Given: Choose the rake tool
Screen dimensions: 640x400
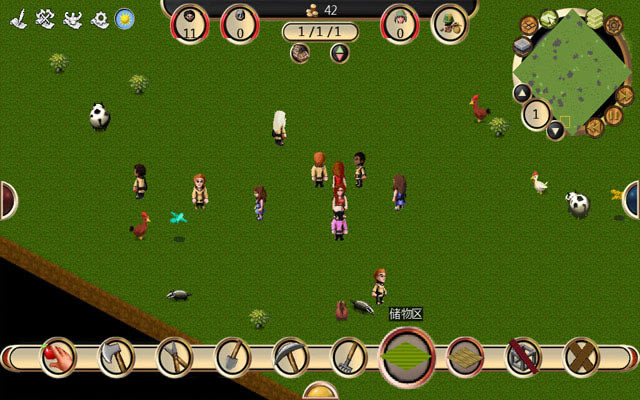Looking at the screenshot, I should coord(349,356).
